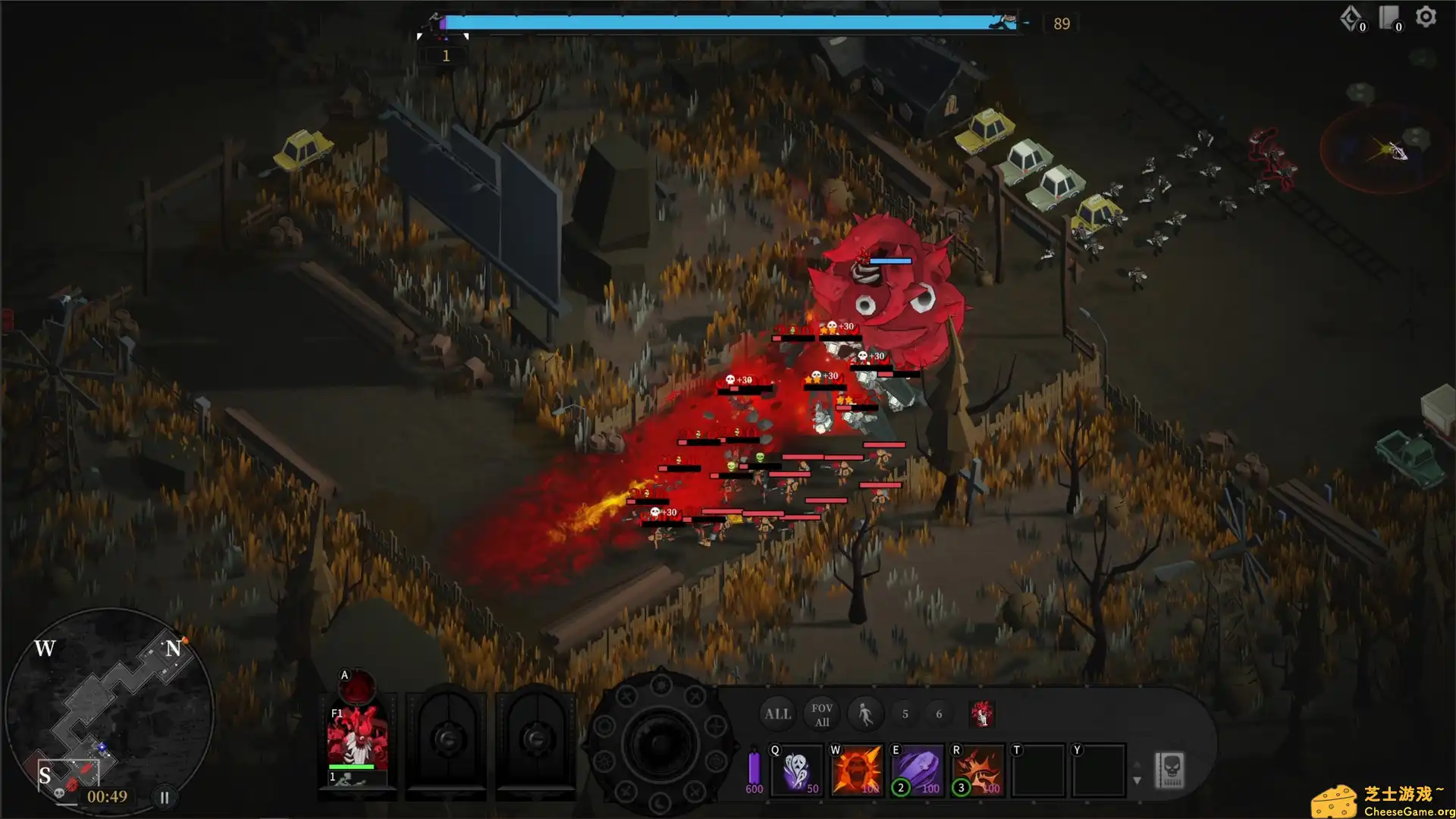
Task: Click the red flower summon count button
Action: click(983, 714)
